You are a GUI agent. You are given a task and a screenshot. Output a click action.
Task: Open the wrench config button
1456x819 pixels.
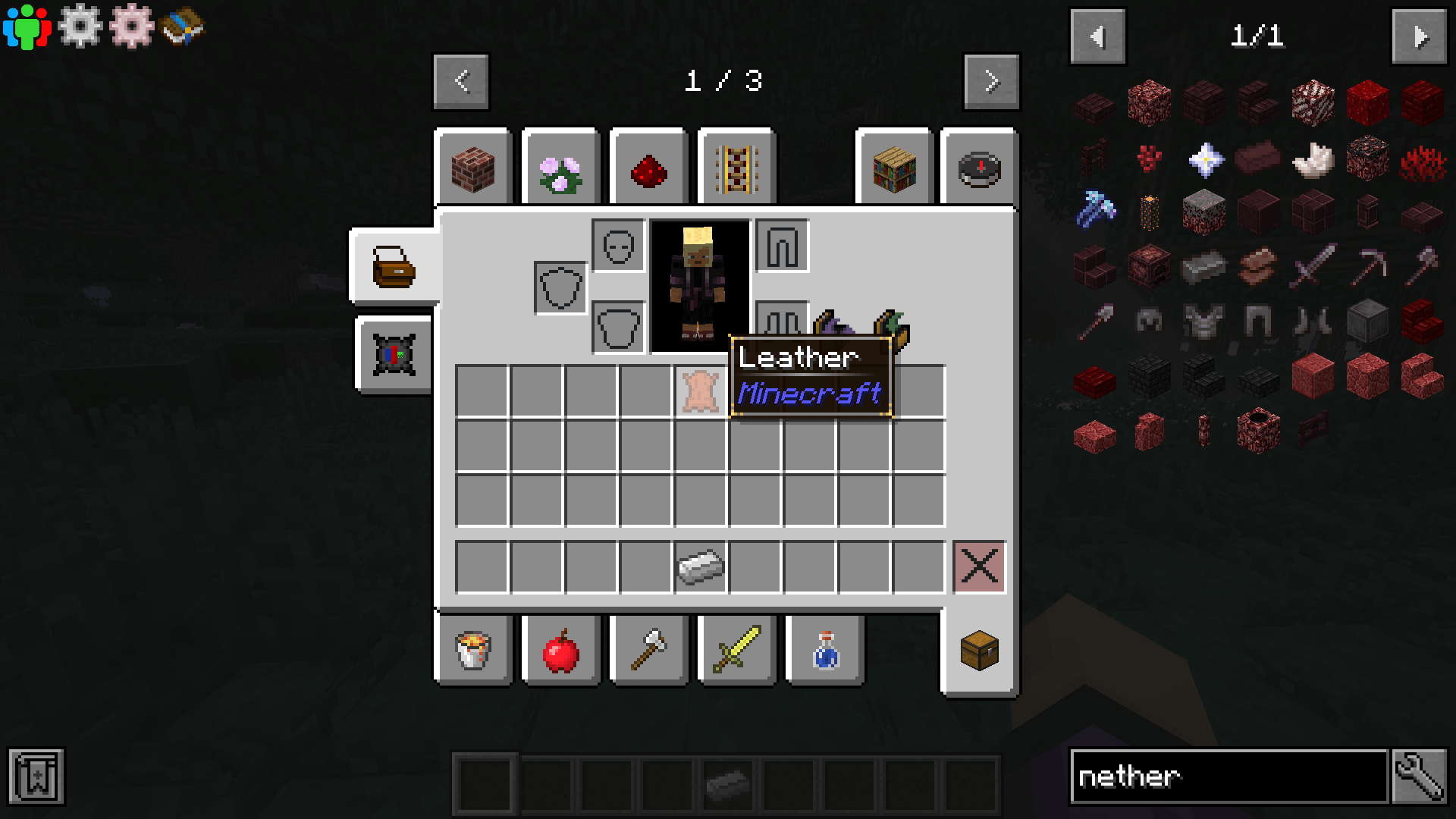1420,777
